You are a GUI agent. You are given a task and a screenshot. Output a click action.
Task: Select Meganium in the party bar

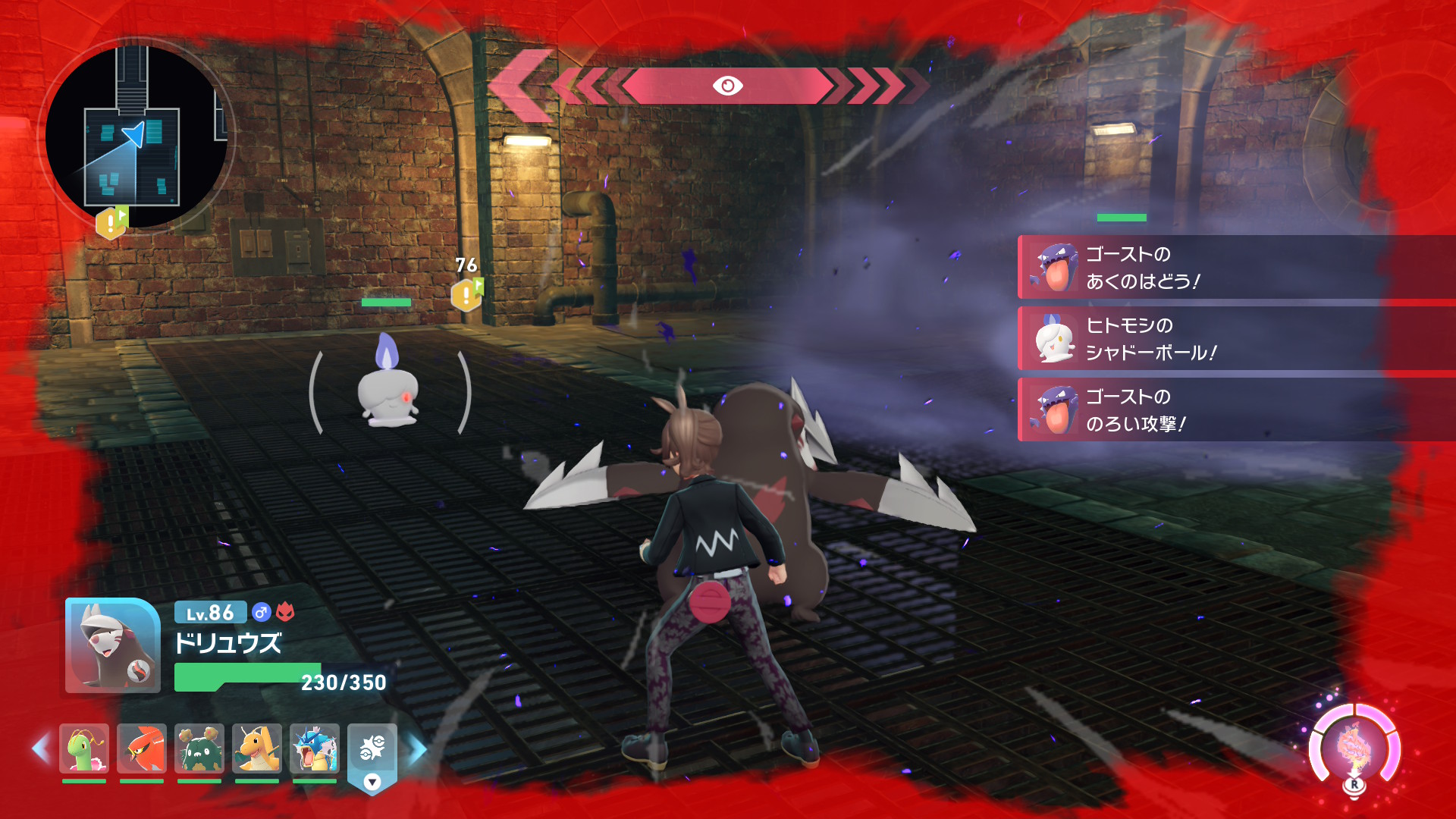(x=84, y=748)
